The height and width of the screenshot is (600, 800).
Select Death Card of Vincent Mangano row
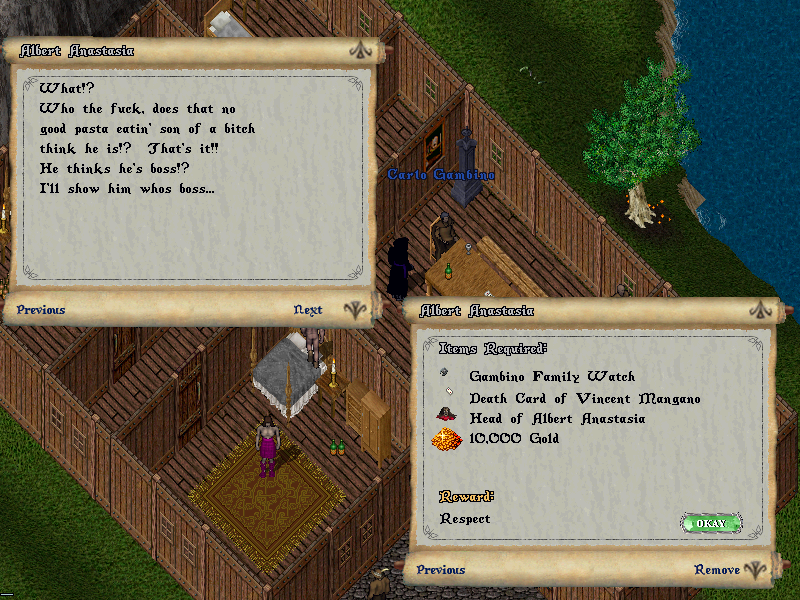(x=584, y=398)
